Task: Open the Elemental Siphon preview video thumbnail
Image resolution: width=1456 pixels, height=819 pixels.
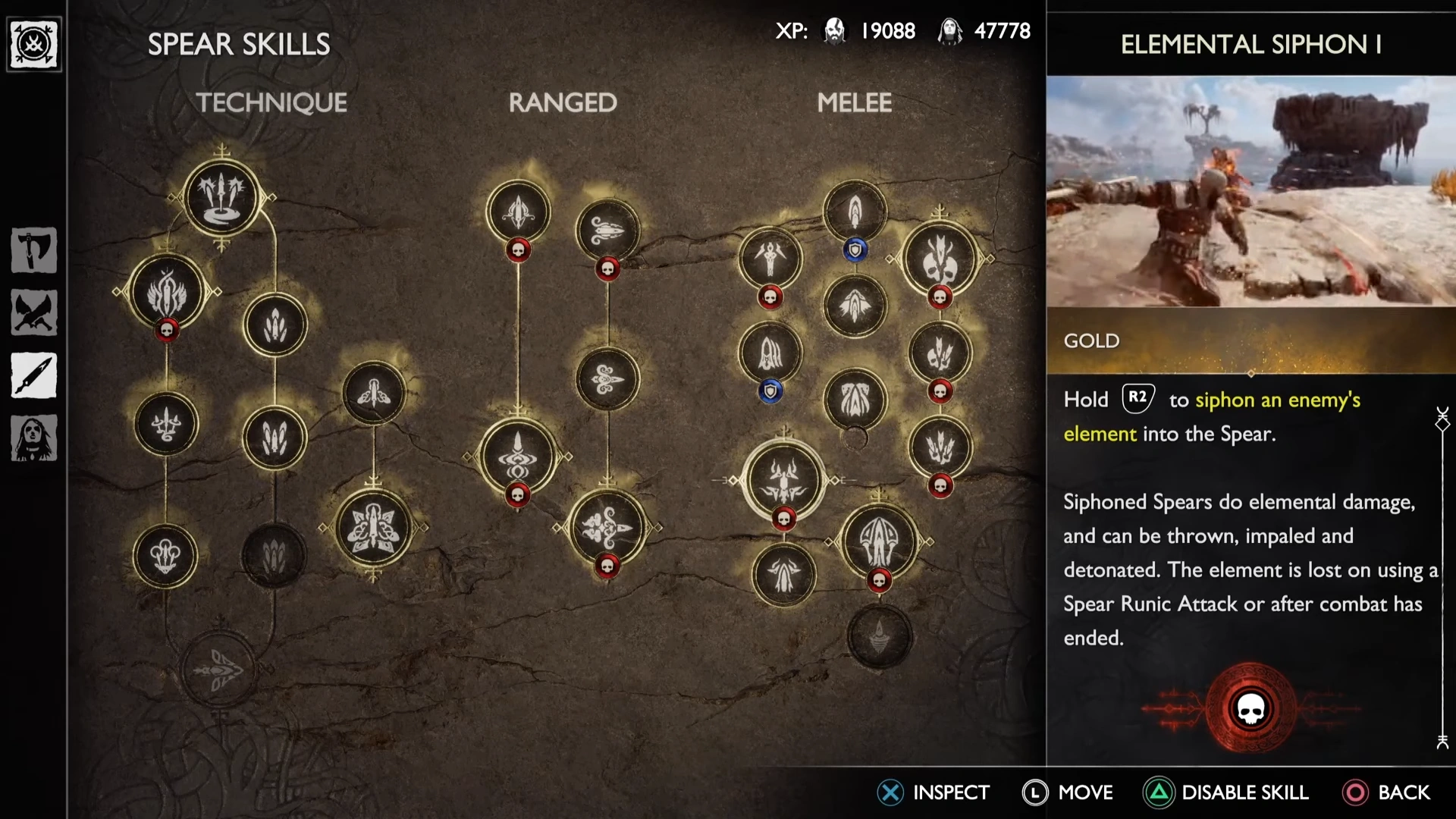Action: [x=1250, y=191]
